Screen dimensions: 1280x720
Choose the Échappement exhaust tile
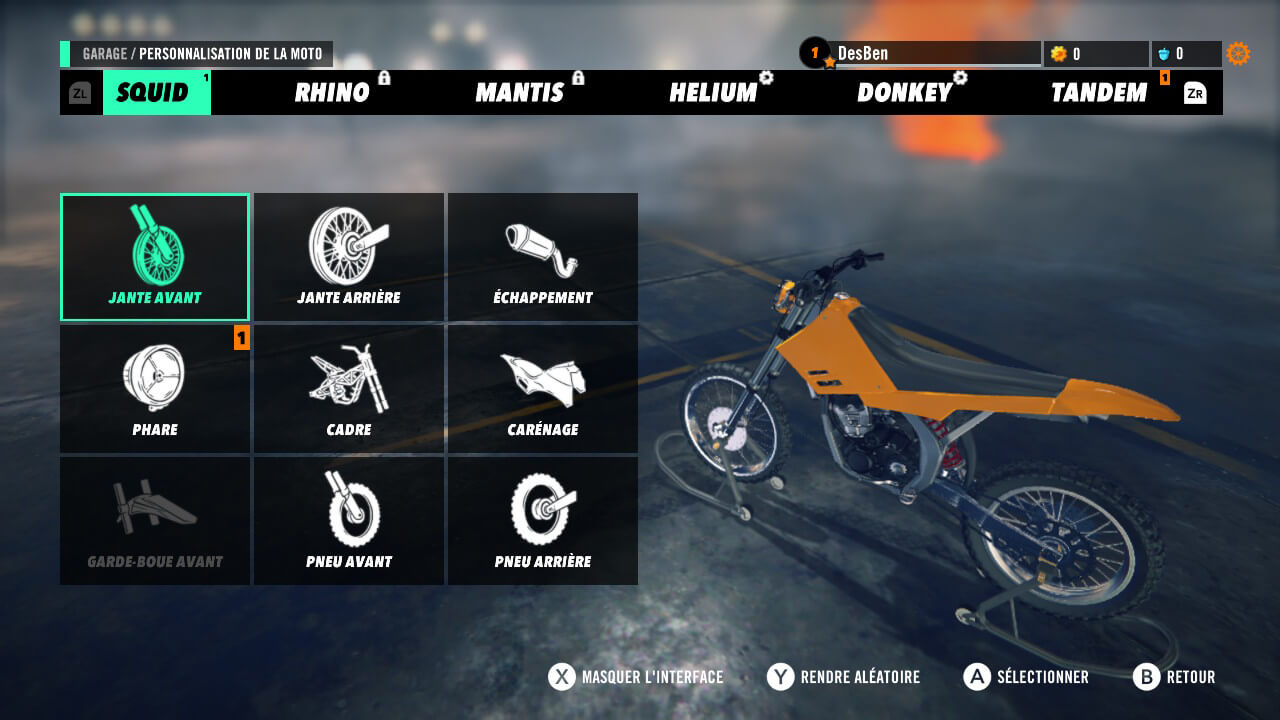543,257
